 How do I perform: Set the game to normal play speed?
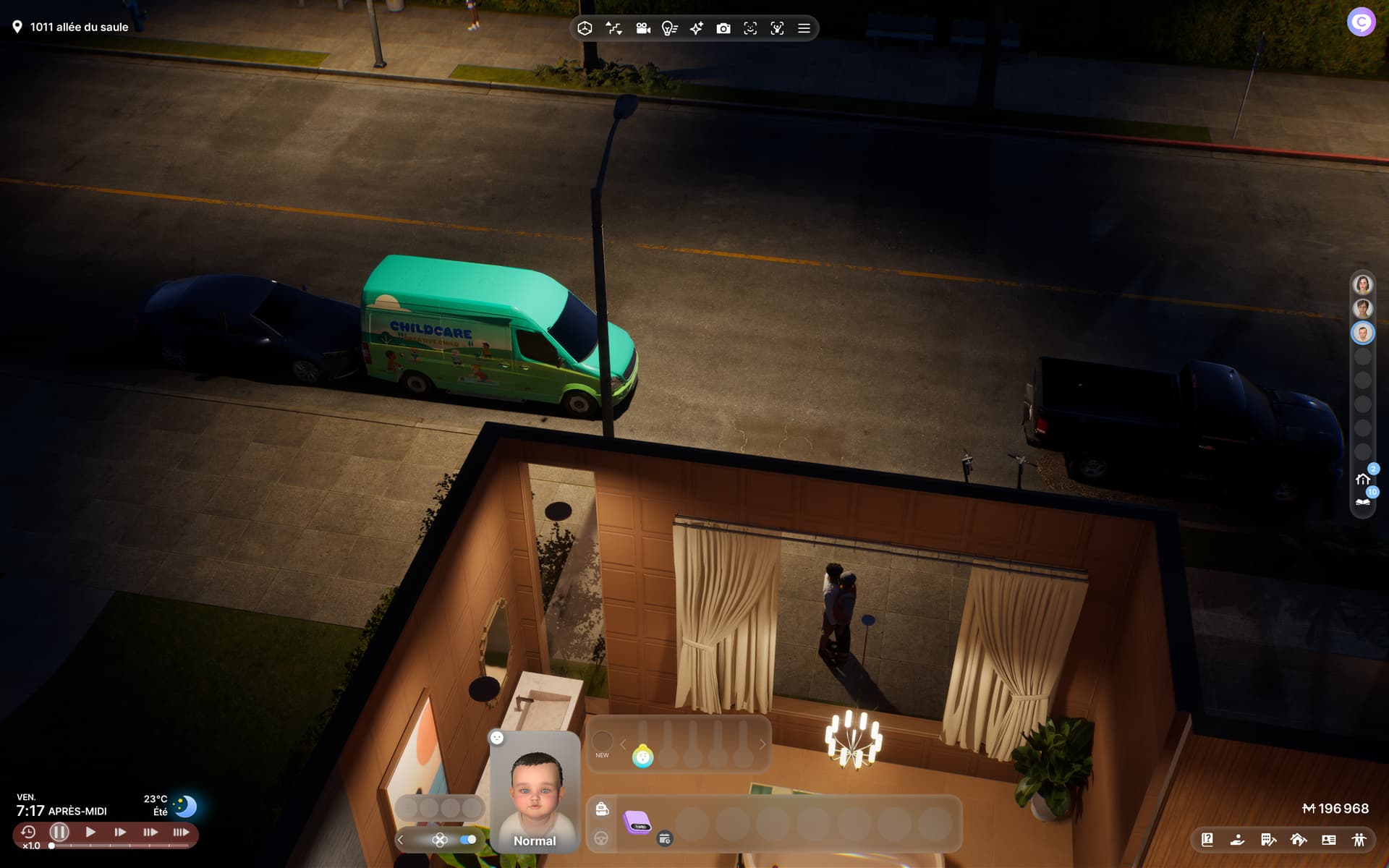(90, 832)
